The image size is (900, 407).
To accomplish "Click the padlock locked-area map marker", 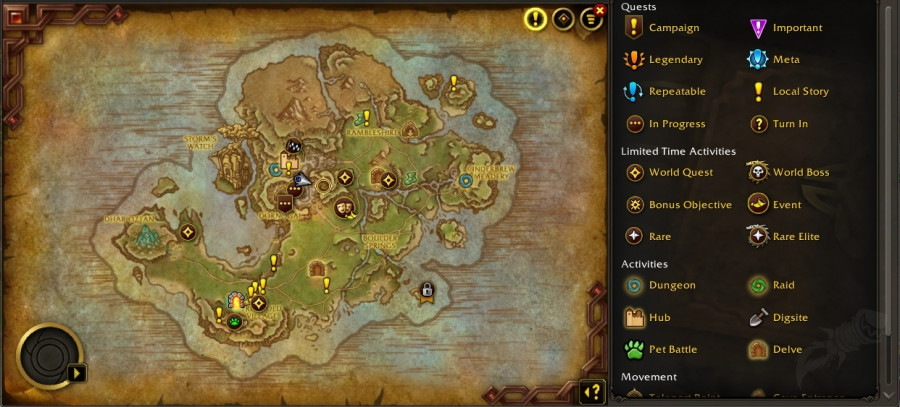I will 427,291.
